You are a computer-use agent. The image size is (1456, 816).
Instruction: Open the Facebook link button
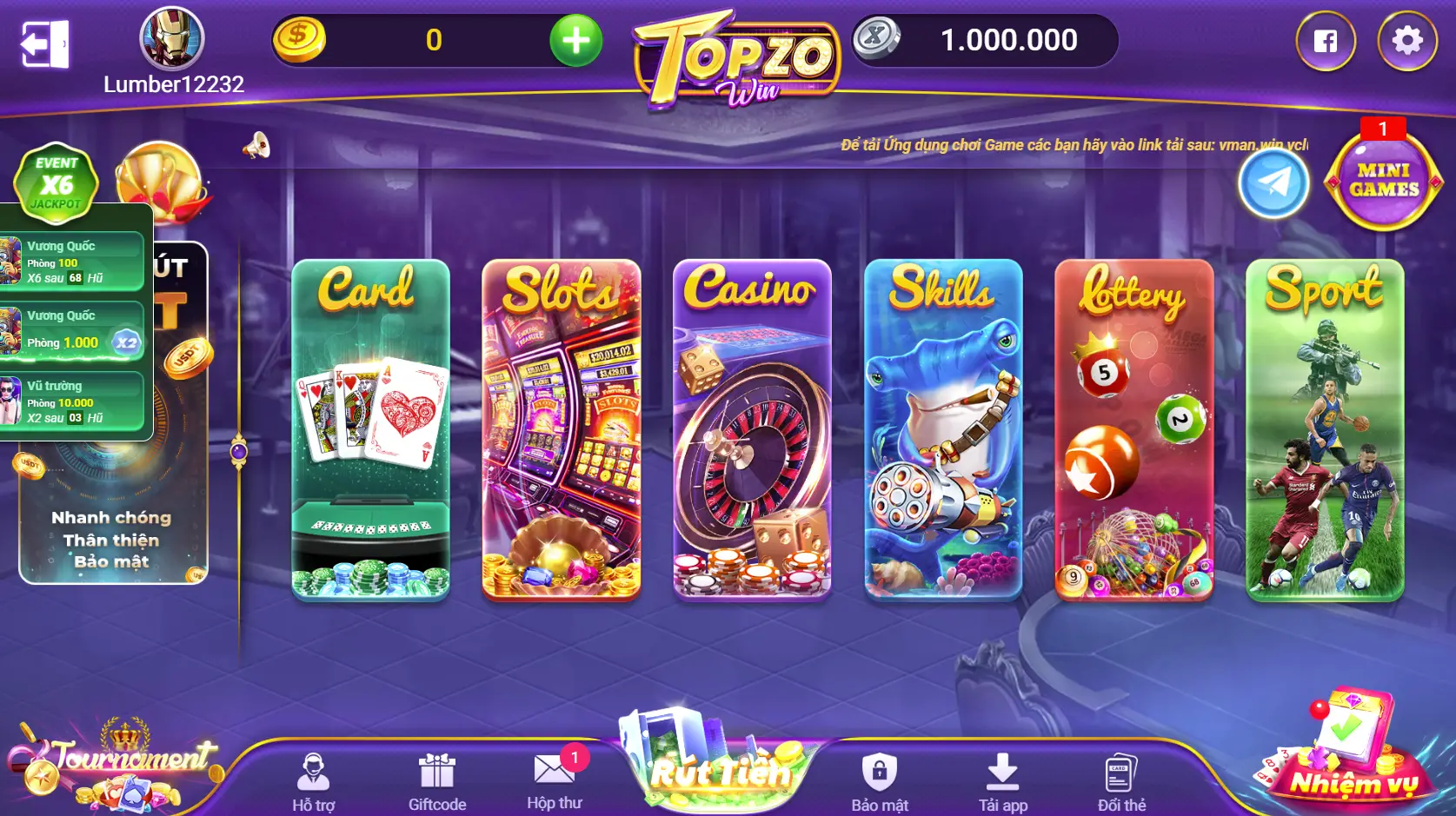pos(1325,41)
